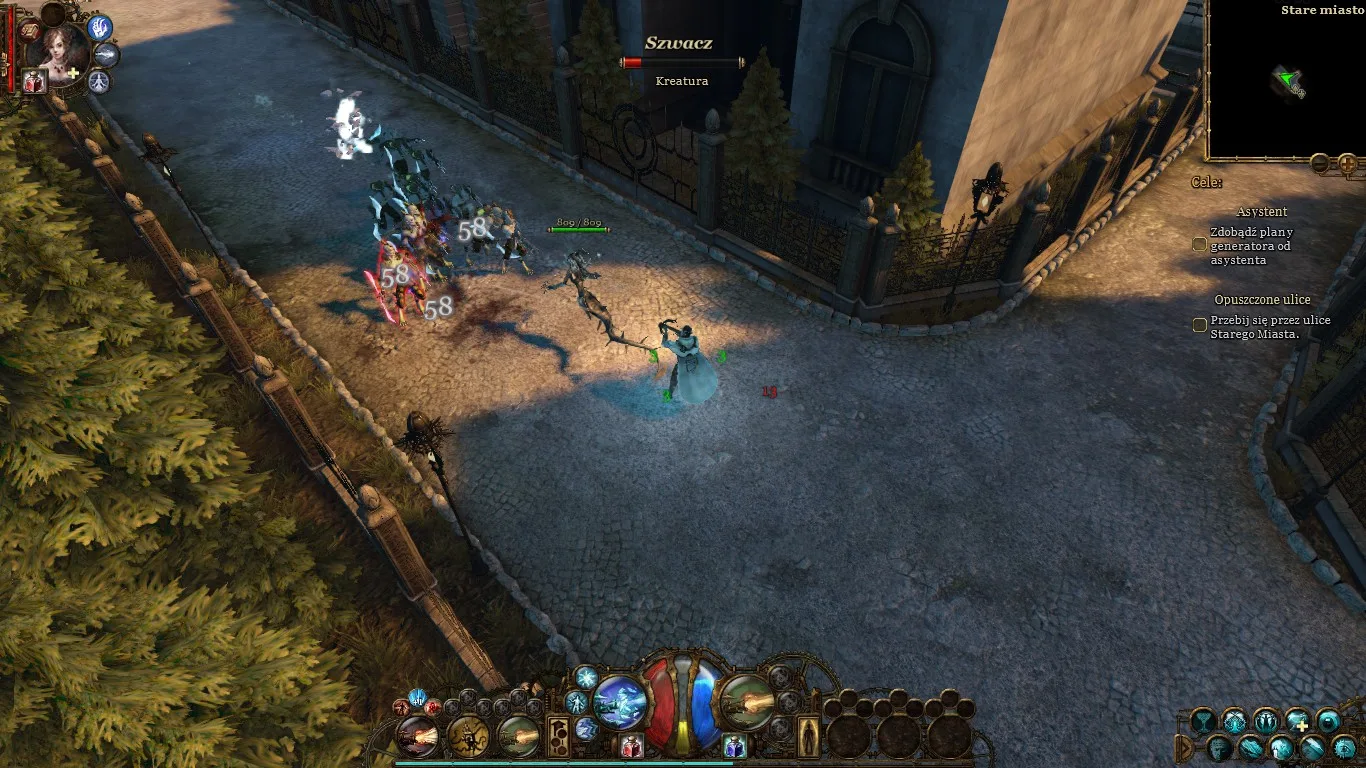The width and height of the screenshot is (1366, 768).
Task: Check the box for 'Zdobądź plany generatora od asystenta'
Action: (x=1198, y=244)
